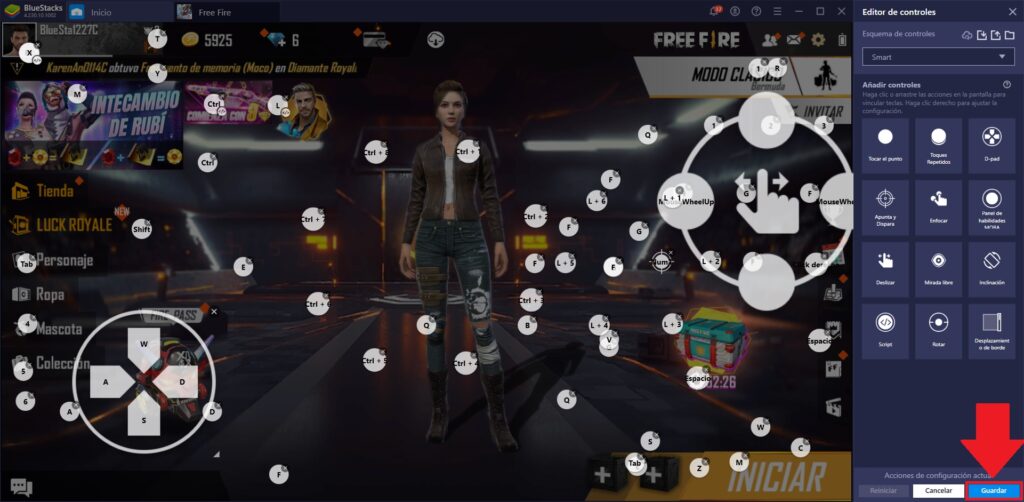Image resolution: width=1024 pixels, height=502 pixels.
Task: Save the controls with Guardar
Action: coord(993,491)
